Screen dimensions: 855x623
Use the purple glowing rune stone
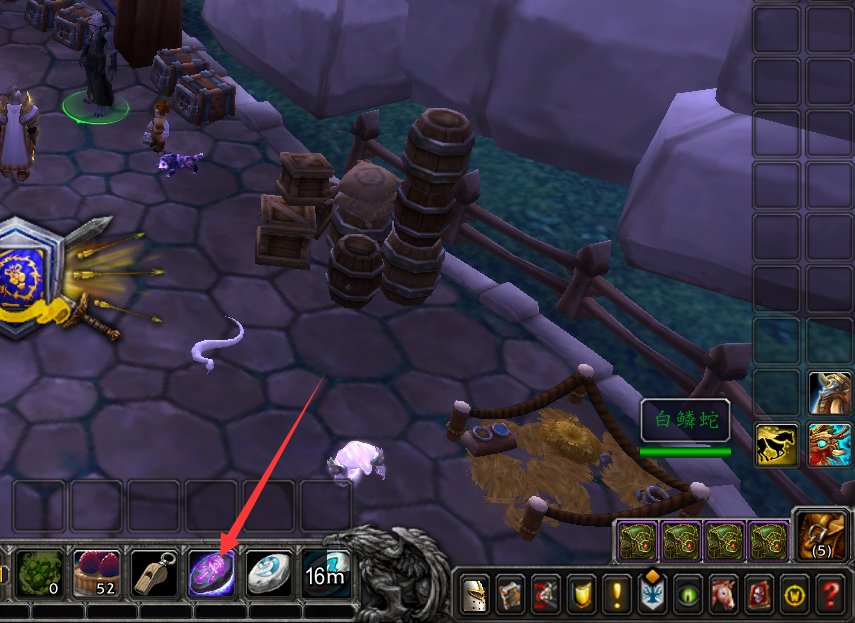point(211,573)
